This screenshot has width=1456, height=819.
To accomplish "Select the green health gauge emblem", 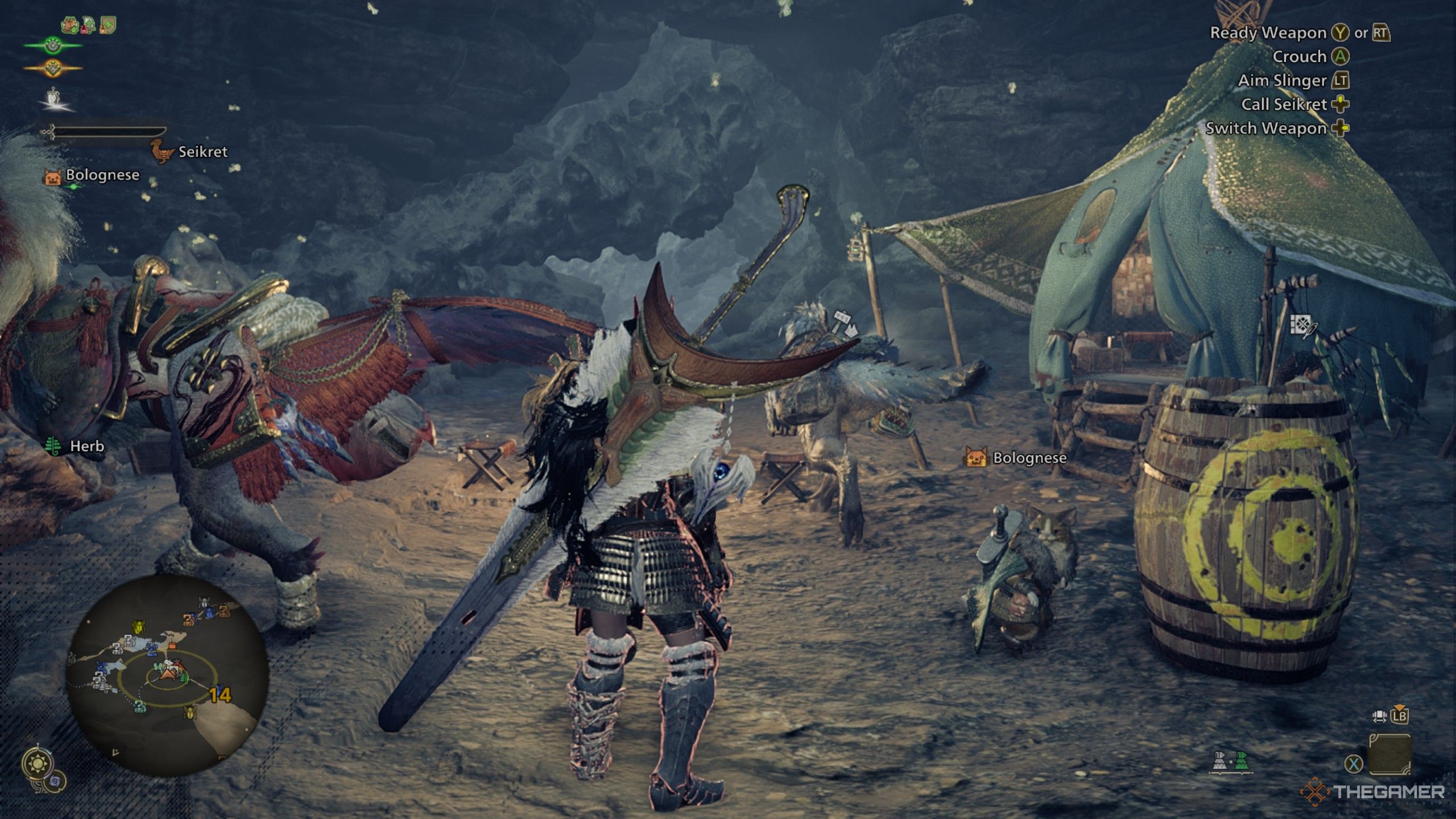I will 53,45.
